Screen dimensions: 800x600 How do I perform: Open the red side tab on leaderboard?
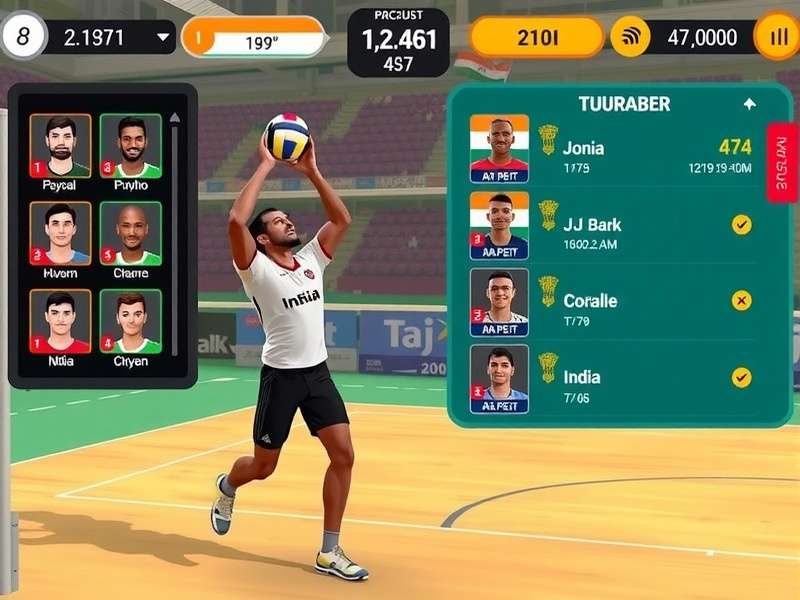click(x=782, y=162)
